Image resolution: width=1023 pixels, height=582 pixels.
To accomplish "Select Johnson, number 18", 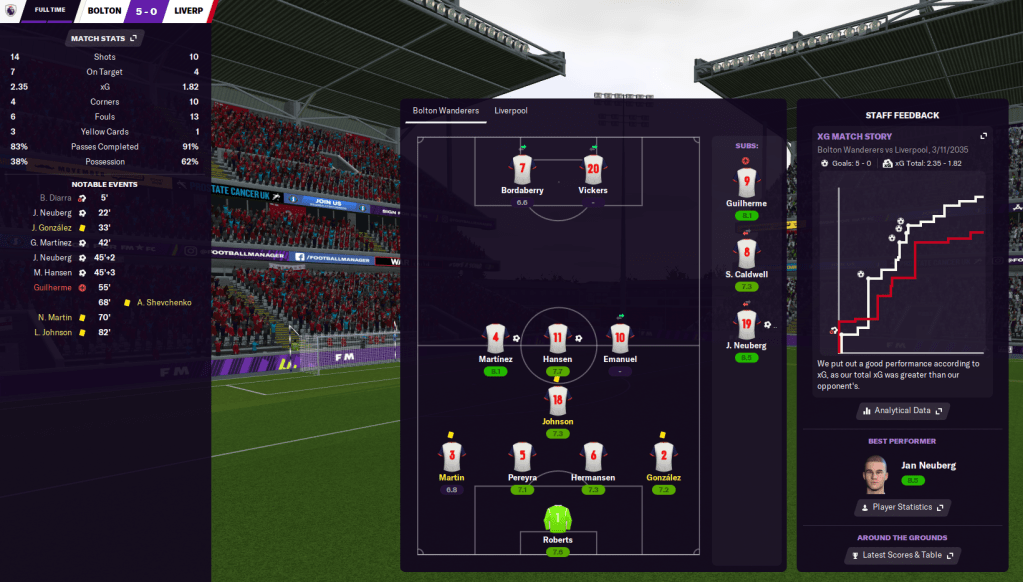I will pyautogui.click(x=558, y=399).
